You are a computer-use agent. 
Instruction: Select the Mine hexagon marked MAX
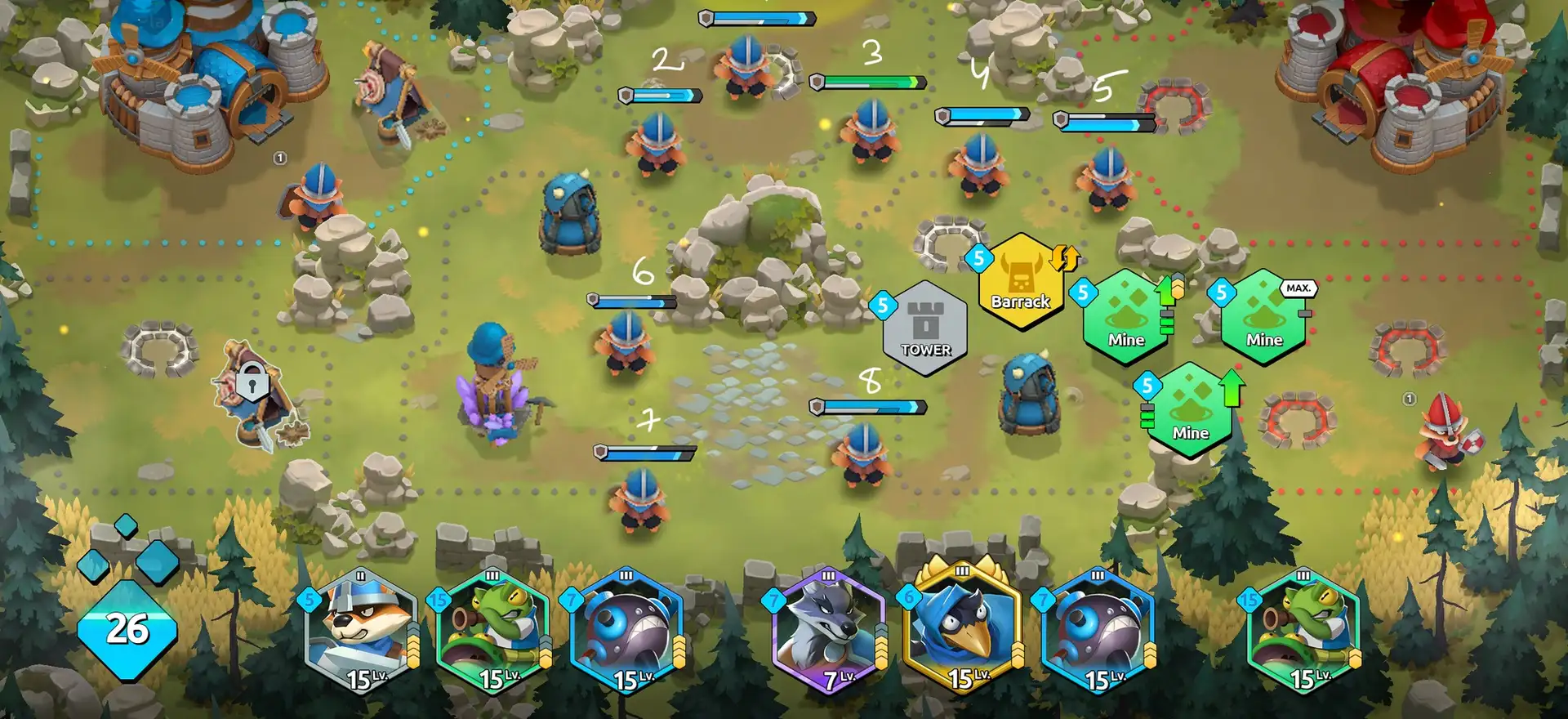point(1263,317)
